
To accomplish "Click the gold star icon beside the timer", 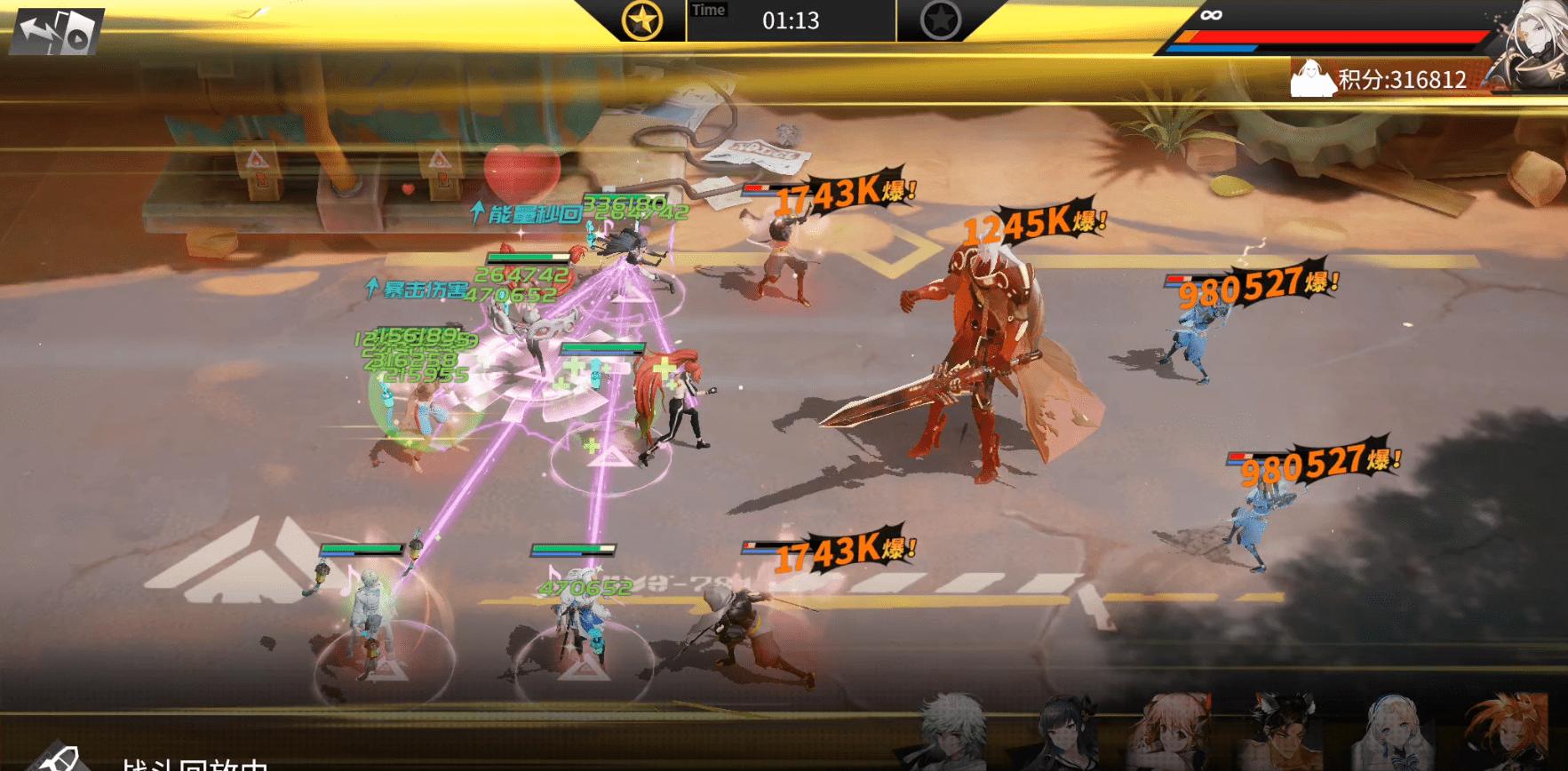I will [x=642, y=20].
